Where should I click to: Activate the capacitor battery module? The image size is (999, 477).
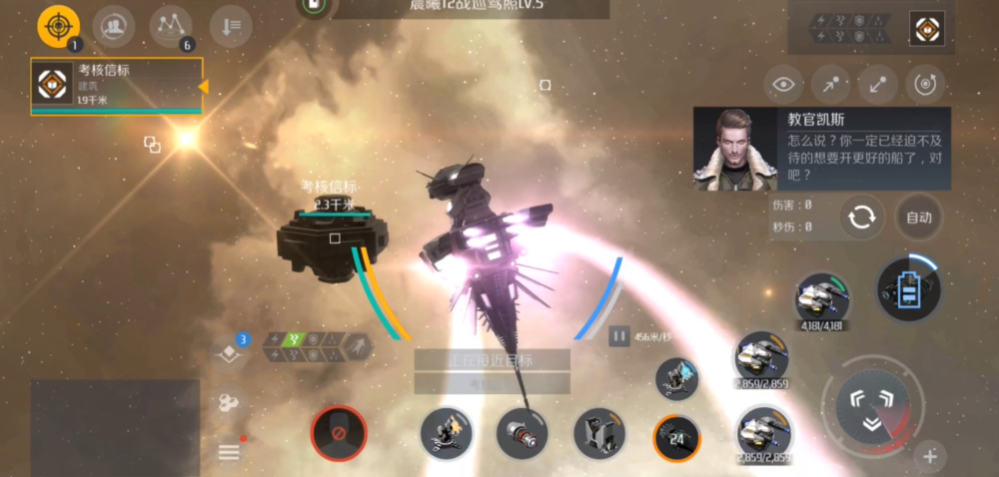[907, 289]
